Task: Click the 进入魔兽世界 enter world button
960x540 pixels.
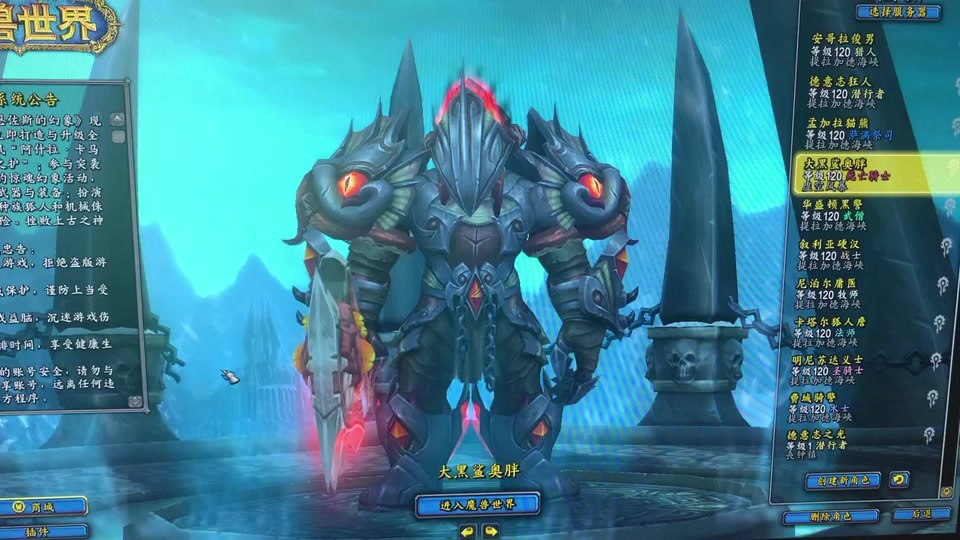Action: (x=477, y=504)
